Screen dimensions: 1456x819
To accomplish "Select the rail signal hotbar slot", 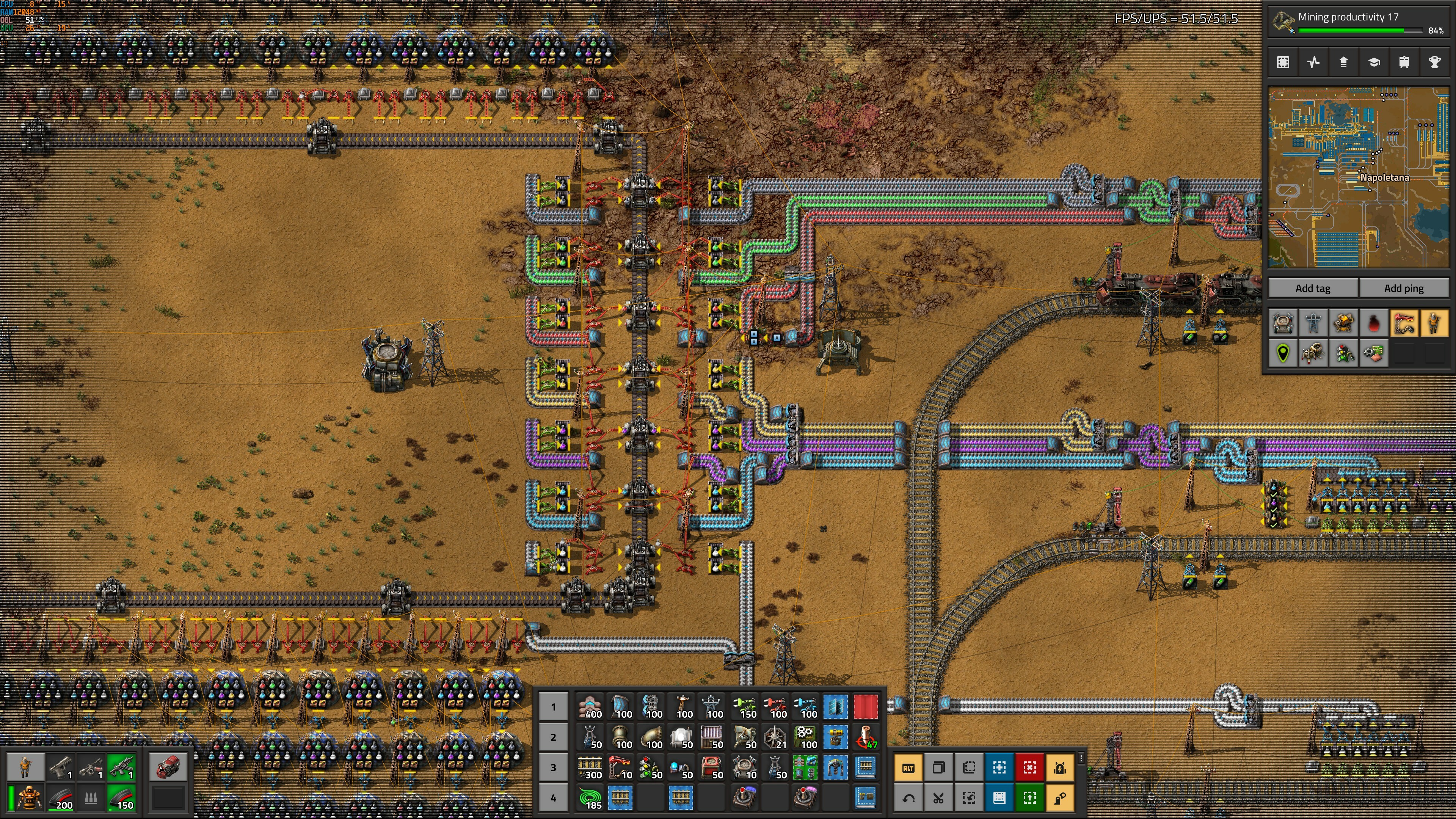I will [x=652, y=767].
